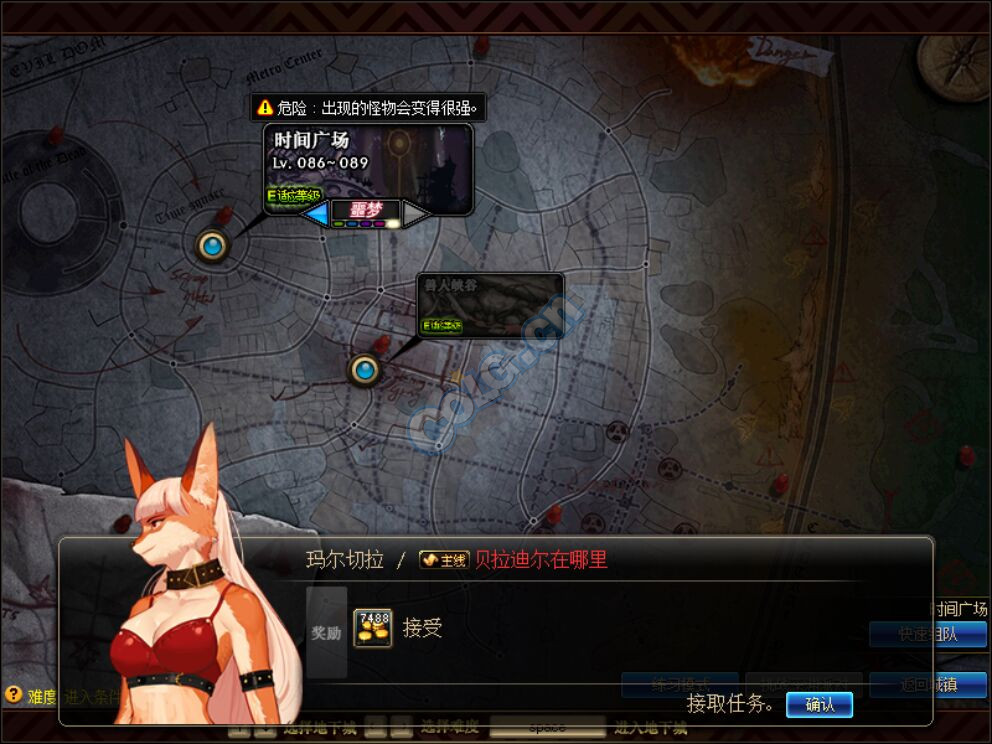Image resolution: width=992 pixels, height=744 pixels.
Task: Return to town via 返回城镇
Action: (927, 685)
